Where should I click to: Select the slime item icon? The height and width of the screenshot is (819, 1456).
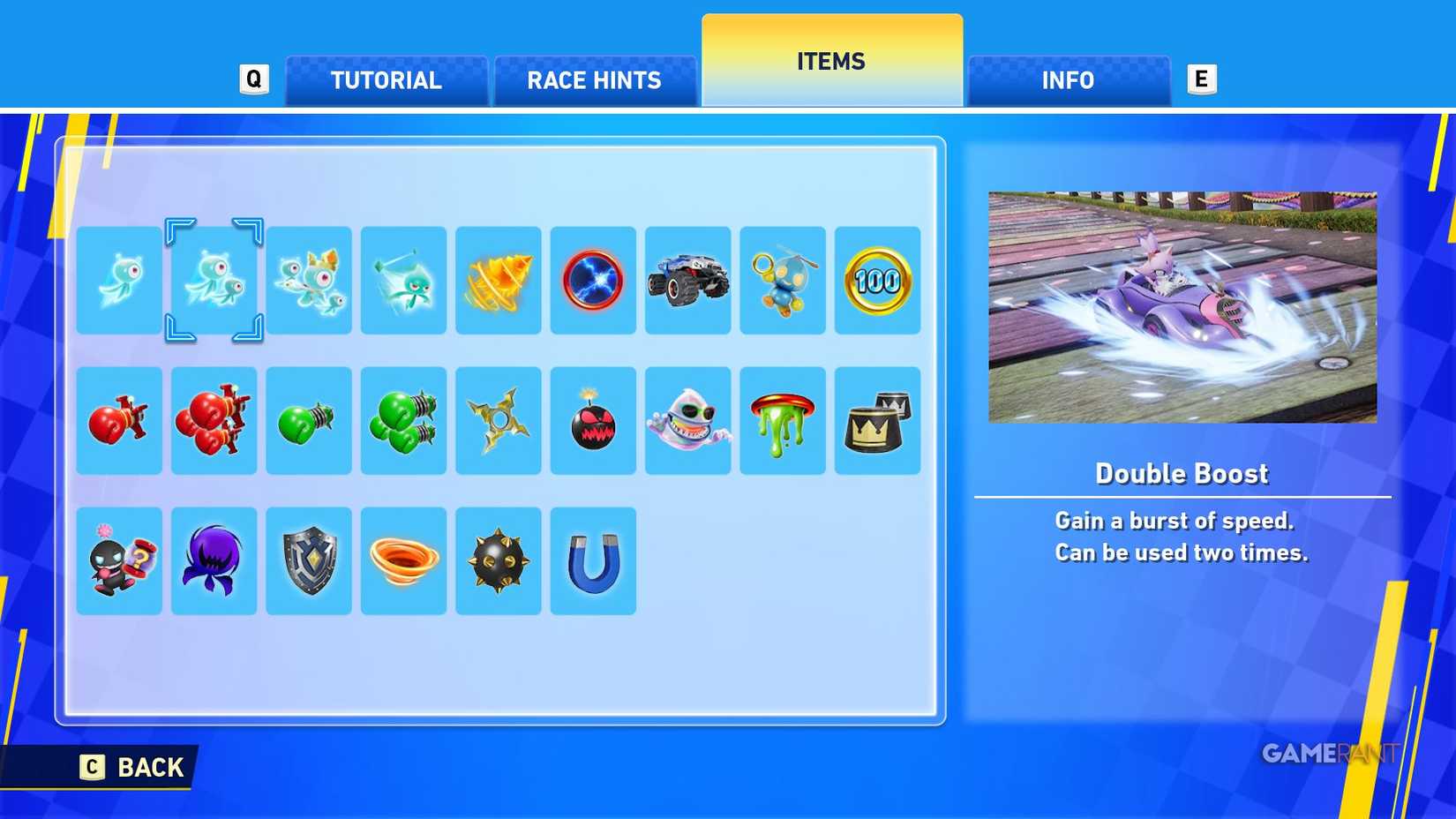click(x=783, y=419)
